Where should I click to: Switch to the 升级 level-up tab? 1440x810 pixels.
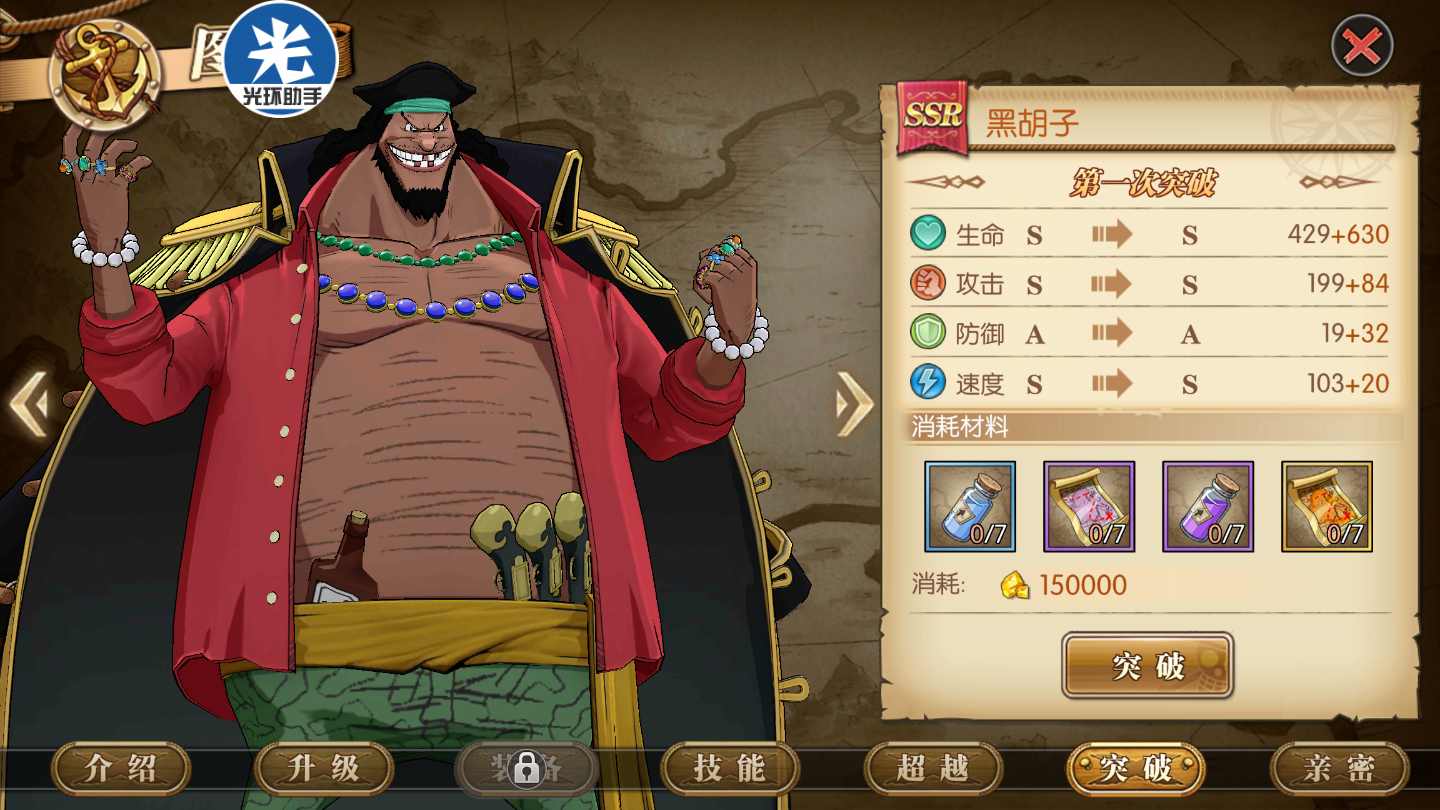point(324,768)
